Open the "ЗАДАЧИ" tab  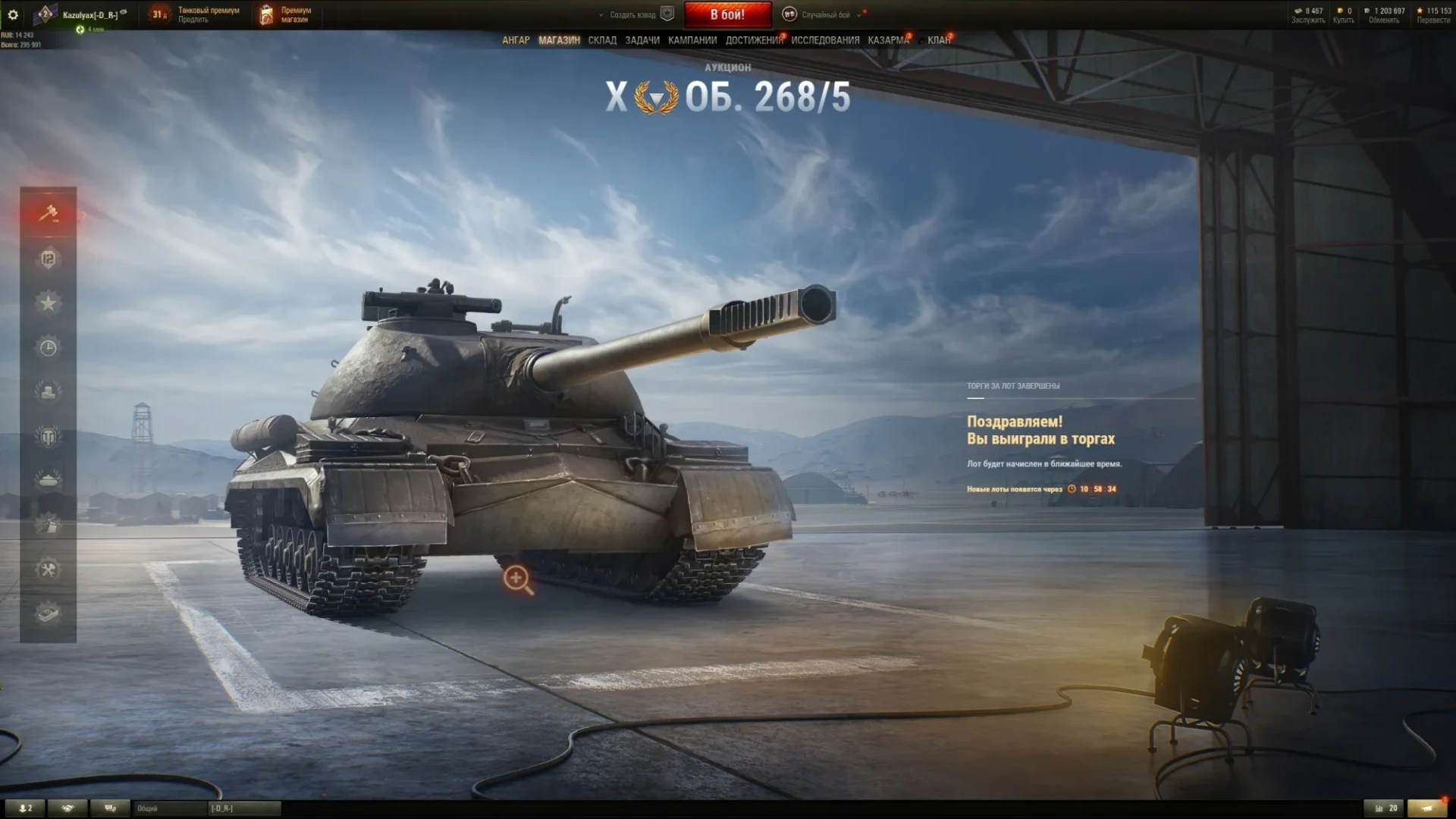642,40
